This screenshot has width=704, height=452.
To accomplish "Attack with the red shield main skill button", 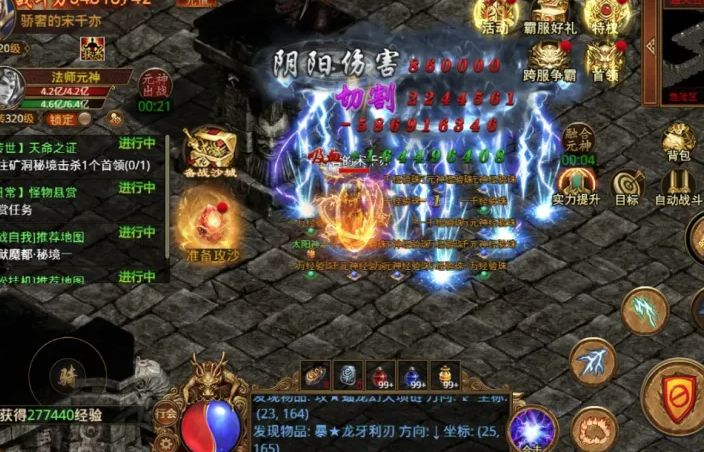I will point(678,396).
